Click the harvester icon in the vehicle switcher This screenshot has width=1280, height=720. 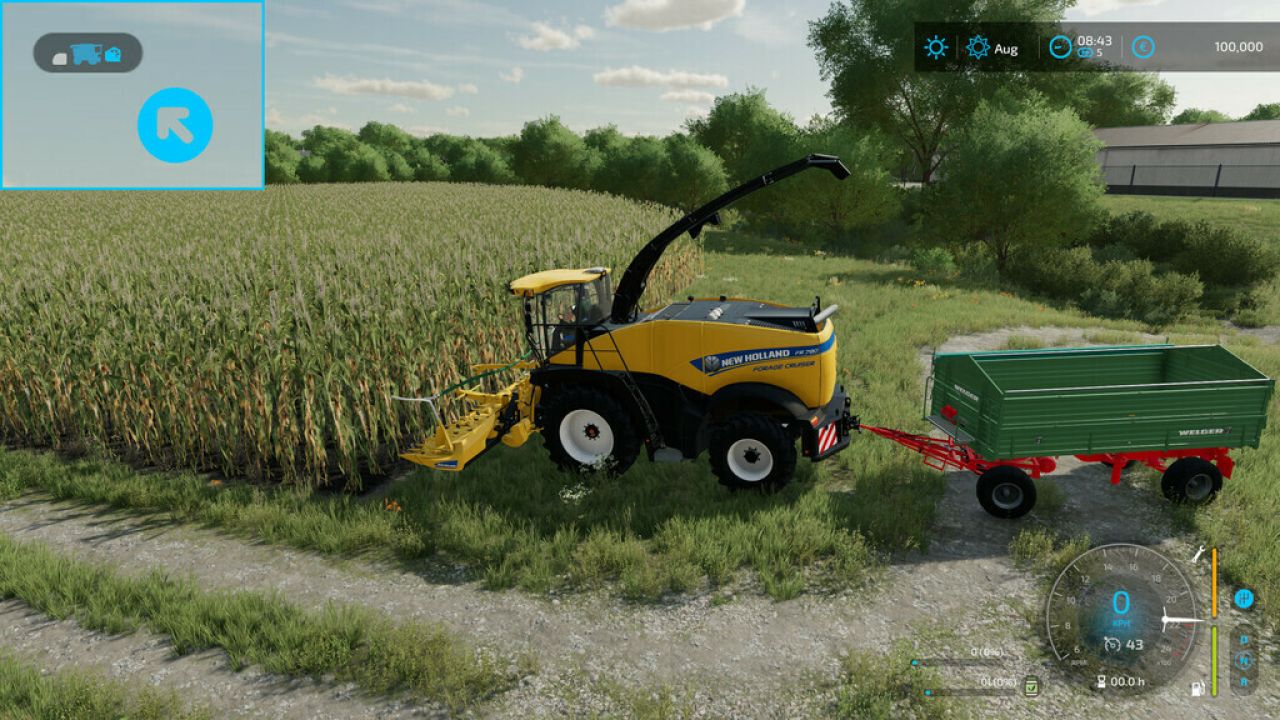click(x=87, y=55)
